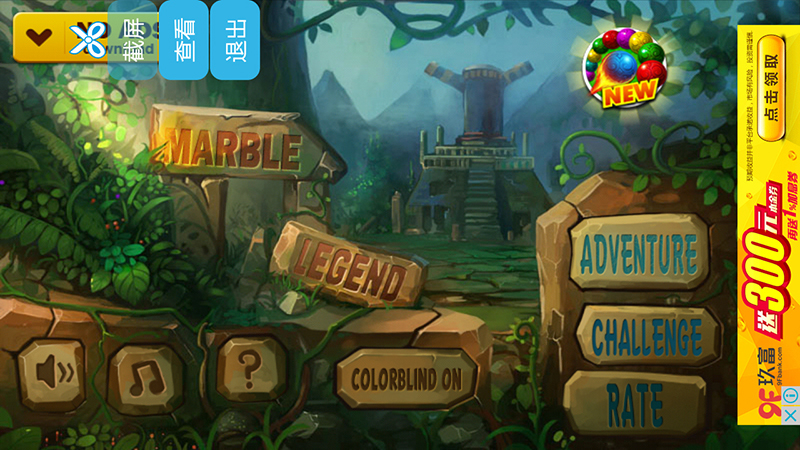Toggle the Colorblind On setting

(x=406, y=378)
